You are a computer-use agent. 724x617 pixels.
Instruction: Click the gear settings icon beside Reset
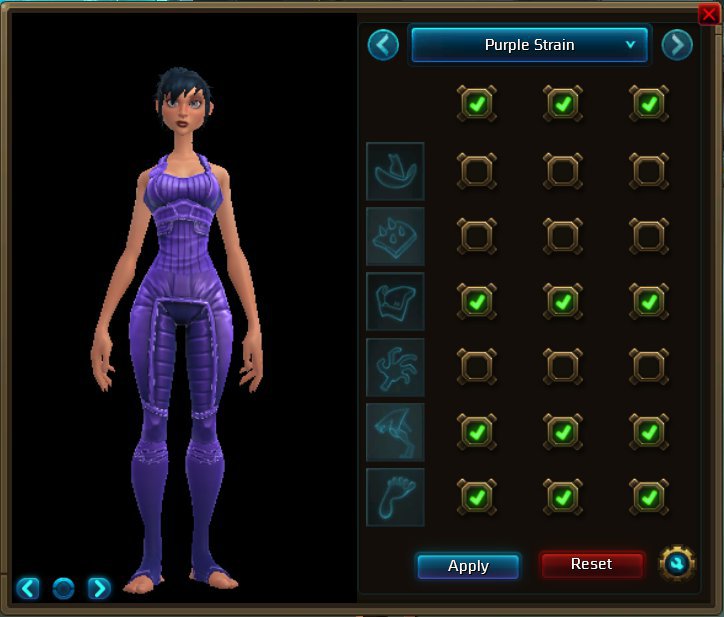coord(677,564)
